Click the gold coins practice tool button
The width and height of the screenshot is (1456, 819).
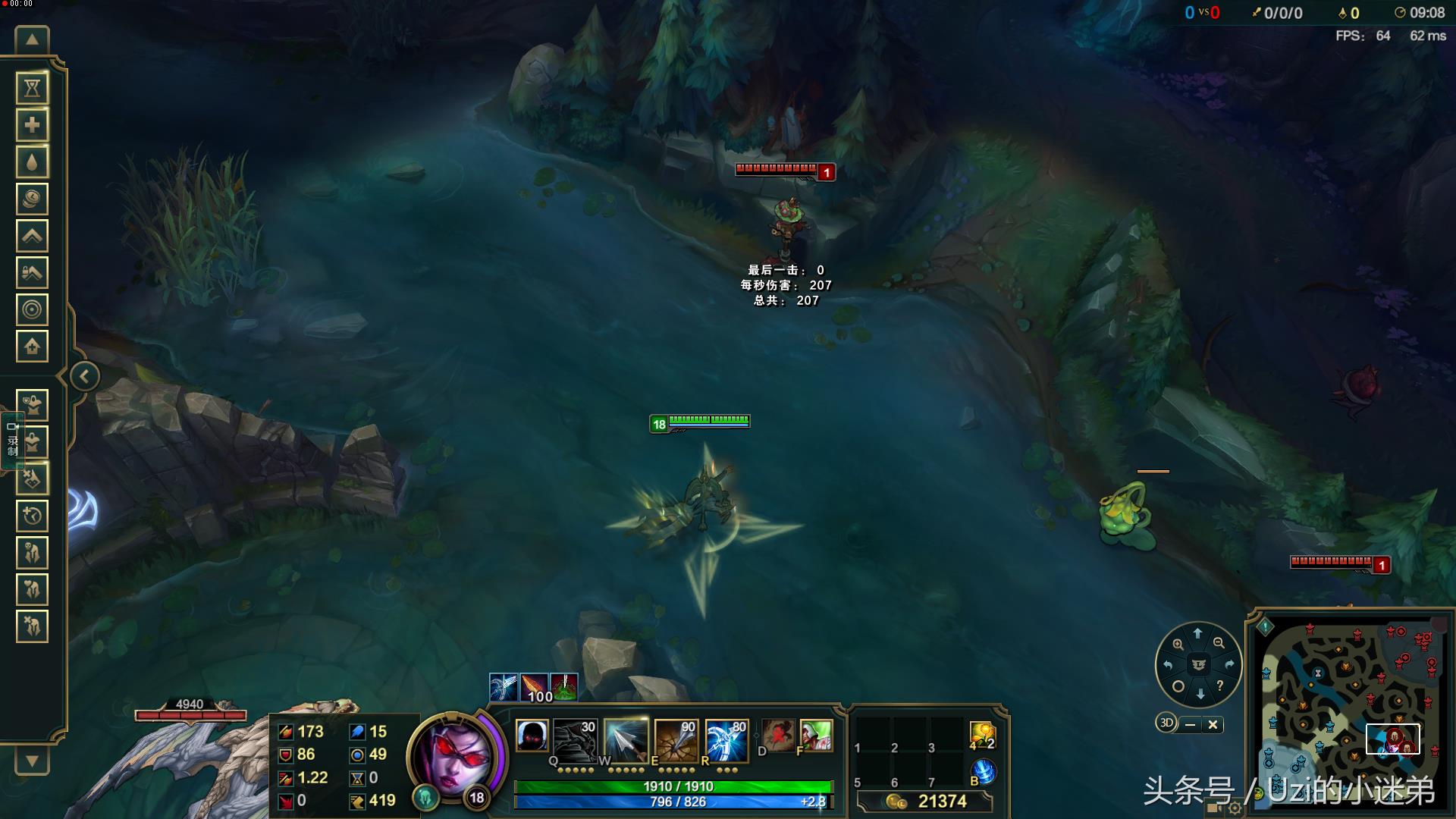pyautogui.click(x=32, y=199)
